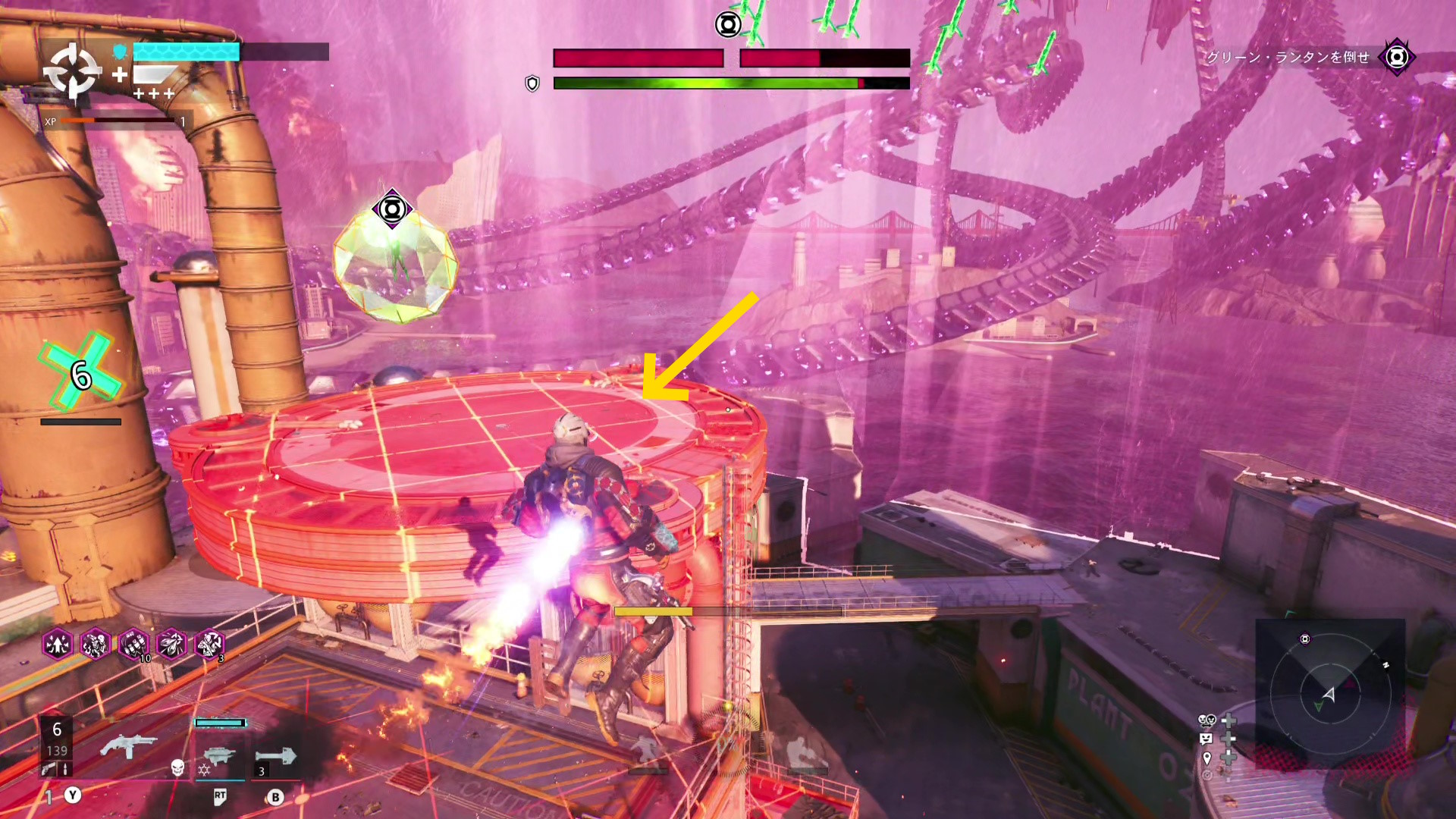Image resolution: width=1456 pixels, height=819 pixels.
Task: Select the buff icon with count 10
Action: click(133, 645)
